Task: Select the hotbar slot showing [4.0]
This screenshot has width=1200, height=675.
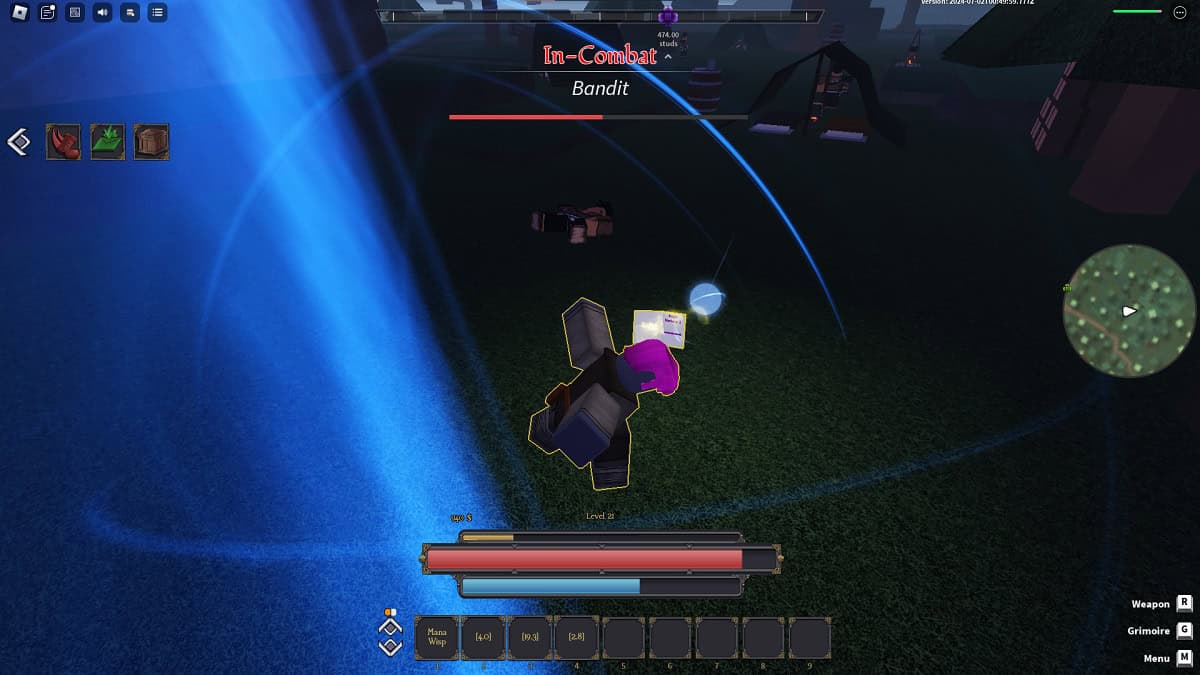Action: click(x=484, y=637)
